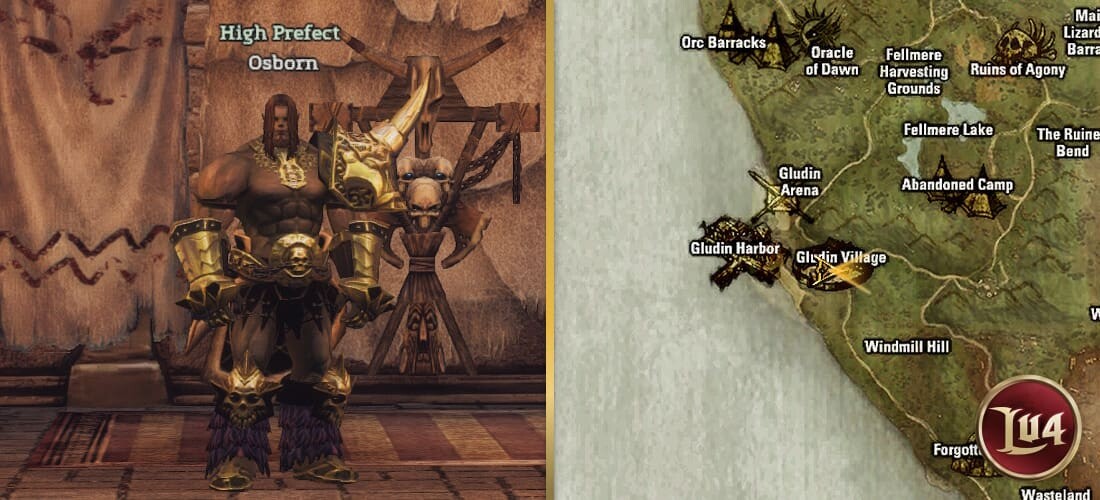Select the Gludin Village map marker
Screen dimensions: 1100x500
click(x=838, y=270)
